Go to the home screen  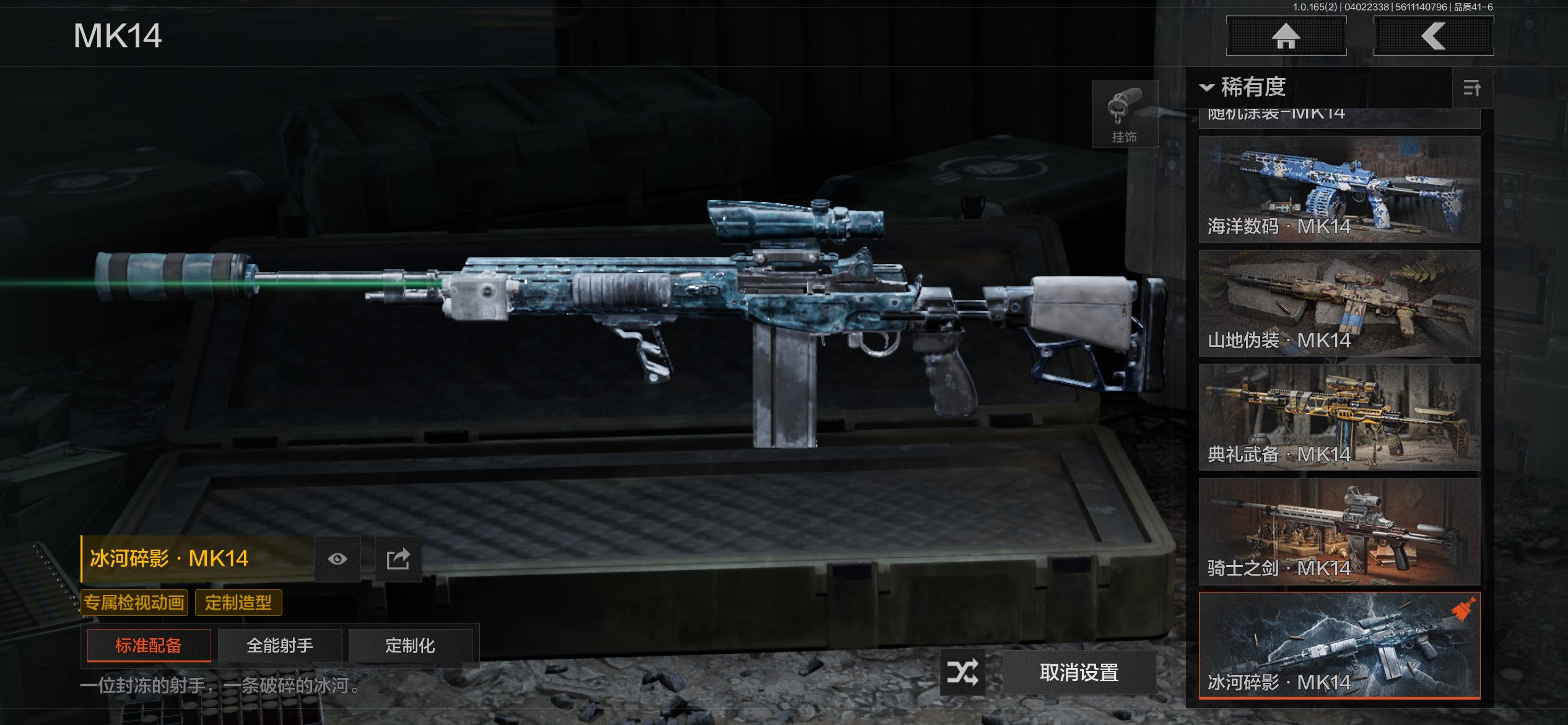coord(1286,36)
